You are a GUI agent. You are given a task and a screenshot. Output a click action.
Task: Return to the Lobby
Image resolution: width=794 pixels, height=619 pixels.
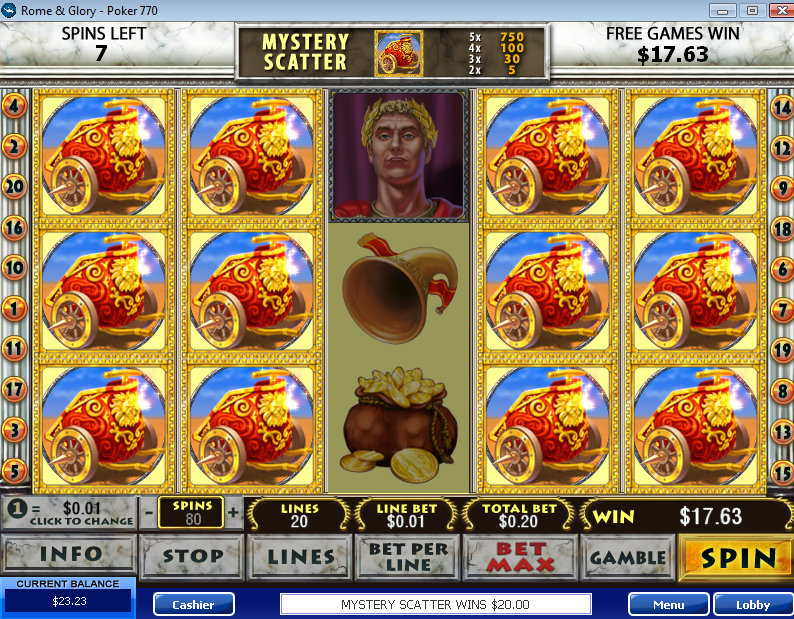(x=753, y=604)
